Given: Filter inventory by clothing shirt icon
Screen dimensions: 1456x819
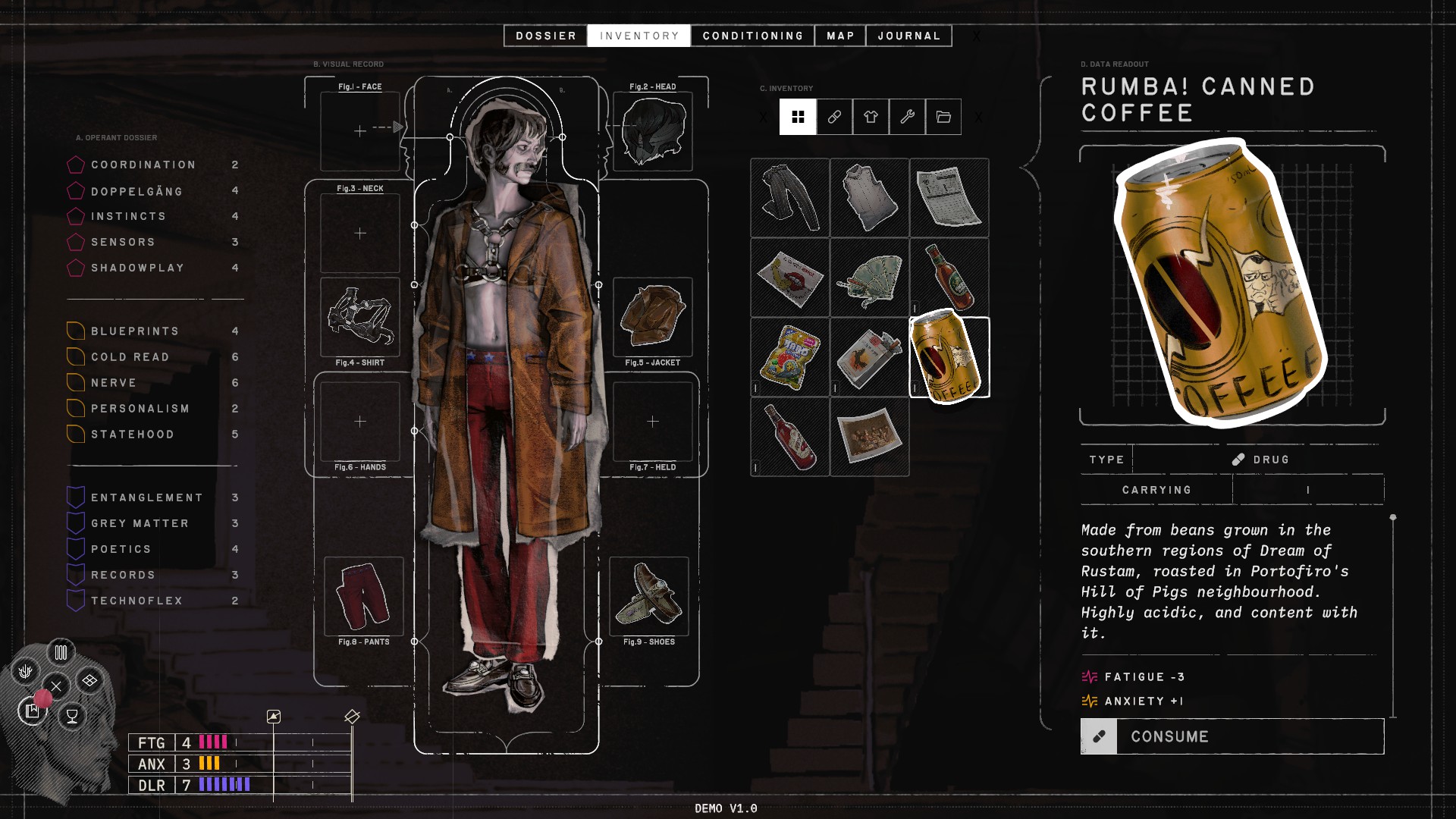Looking at the screenshot, I should click(x=871, y=117).
